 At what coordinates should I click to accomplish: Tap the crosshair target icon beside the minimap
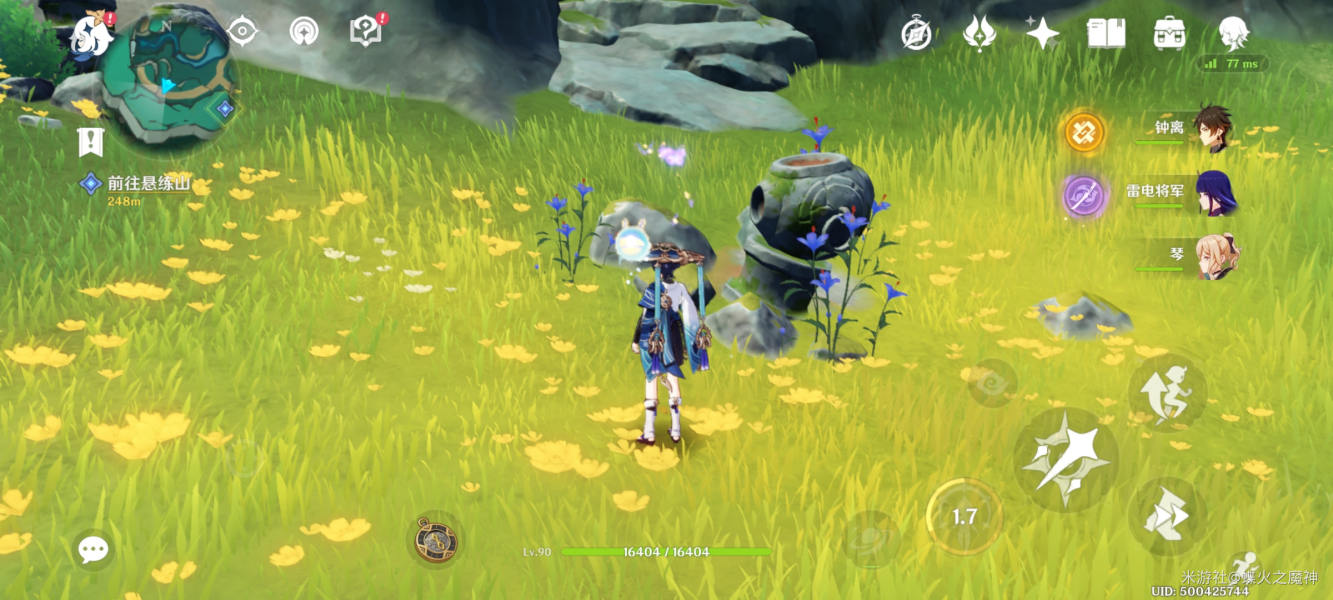pos(242,31)
